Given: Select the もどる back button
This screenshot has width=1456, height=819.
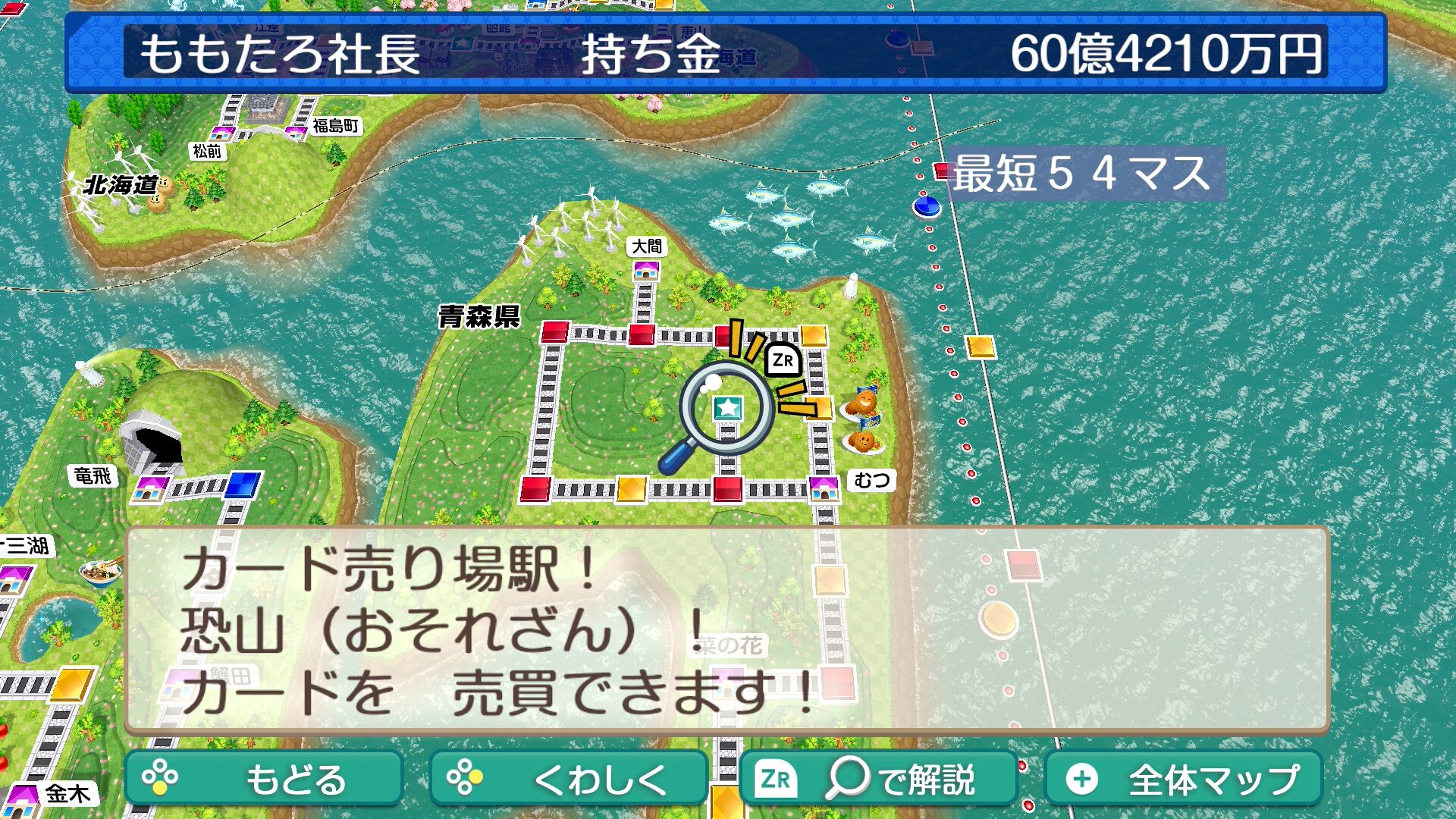Looking at the screenshot, I should coord(263,779).
